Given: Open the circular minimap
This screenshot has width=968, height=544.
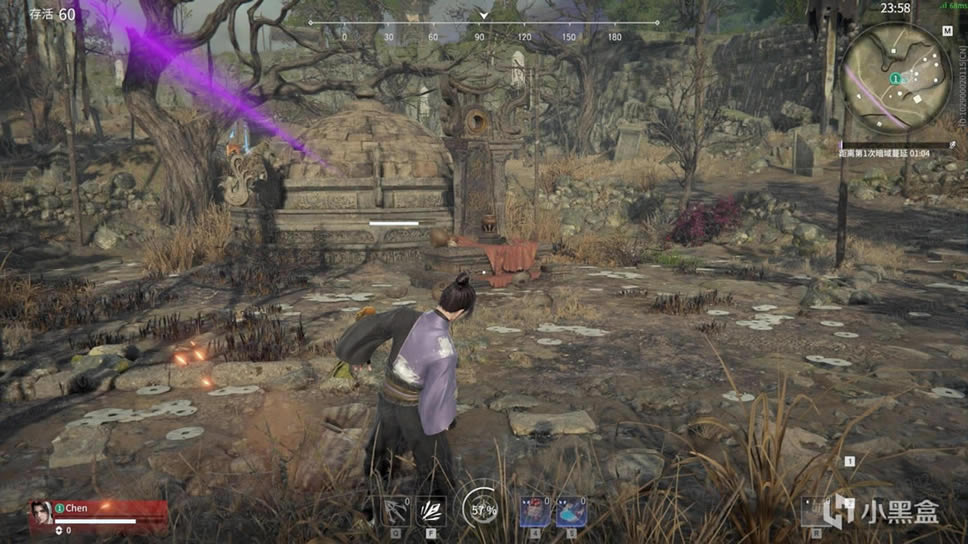Looking at the screenshot, I should pos(896,79).
